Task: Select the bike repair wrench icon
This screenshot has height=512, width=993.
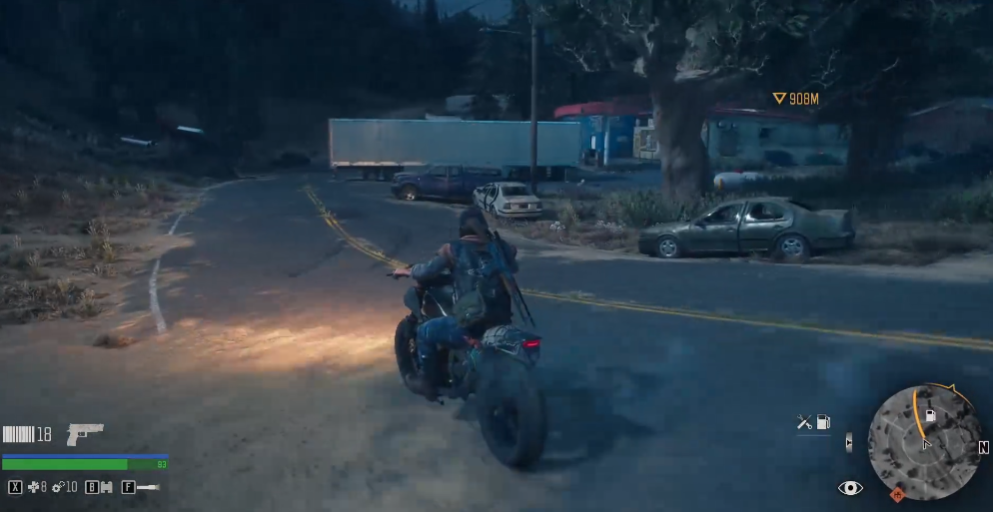Action: 804,422
